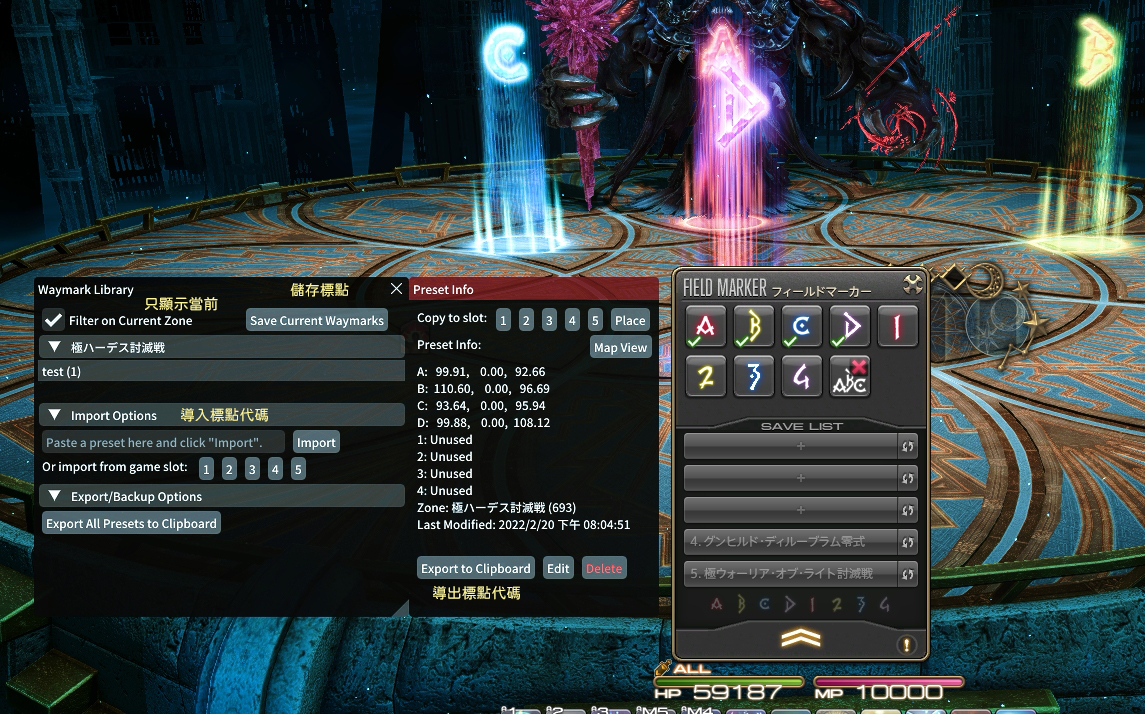Place the preset waymarks
The width and height of the screenshot is (1145, 714).
pos(630,320)
